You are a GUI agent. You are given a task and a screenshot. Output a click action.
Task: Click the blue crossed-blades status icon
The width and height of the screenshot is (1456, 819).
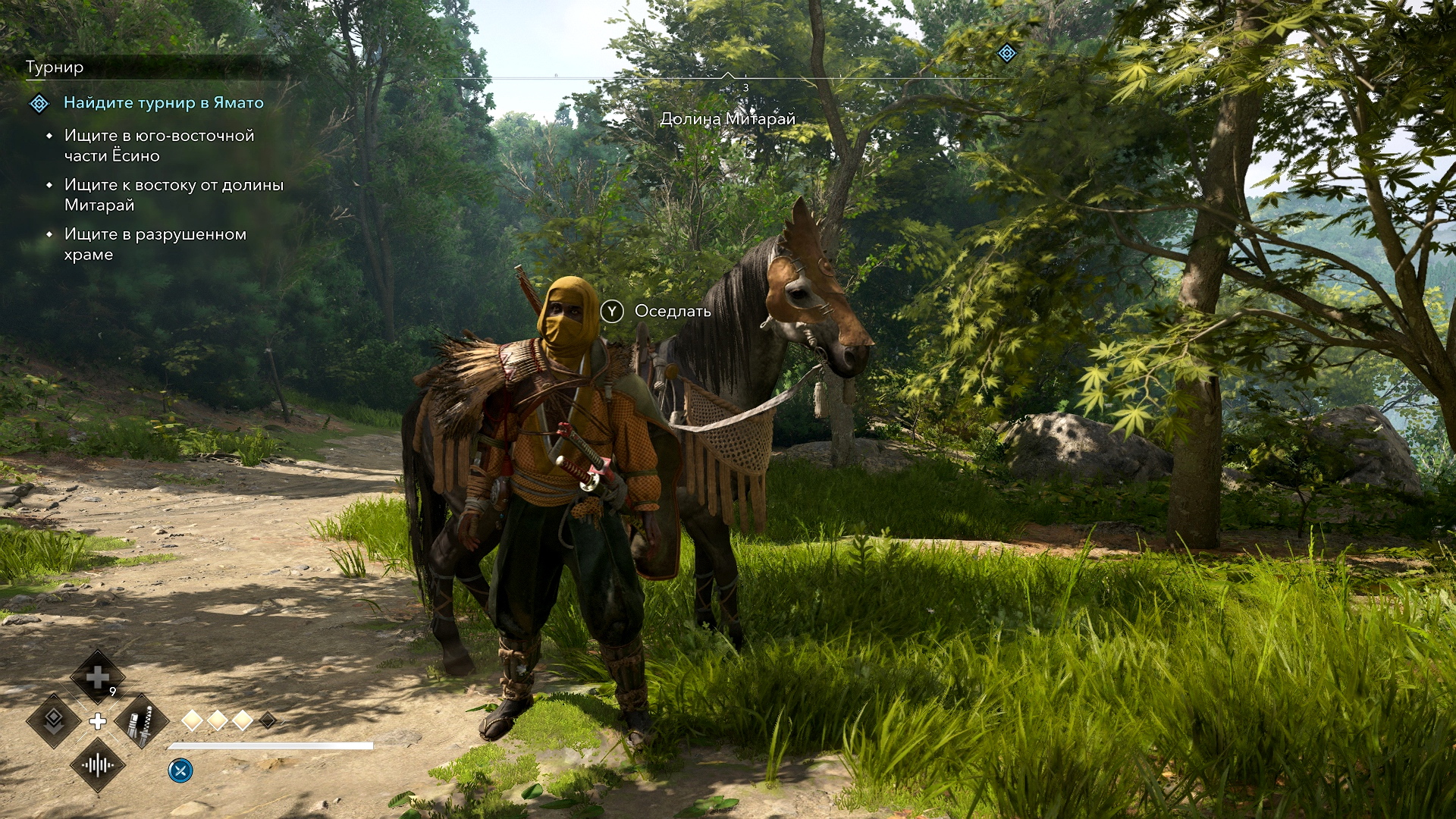180,771
